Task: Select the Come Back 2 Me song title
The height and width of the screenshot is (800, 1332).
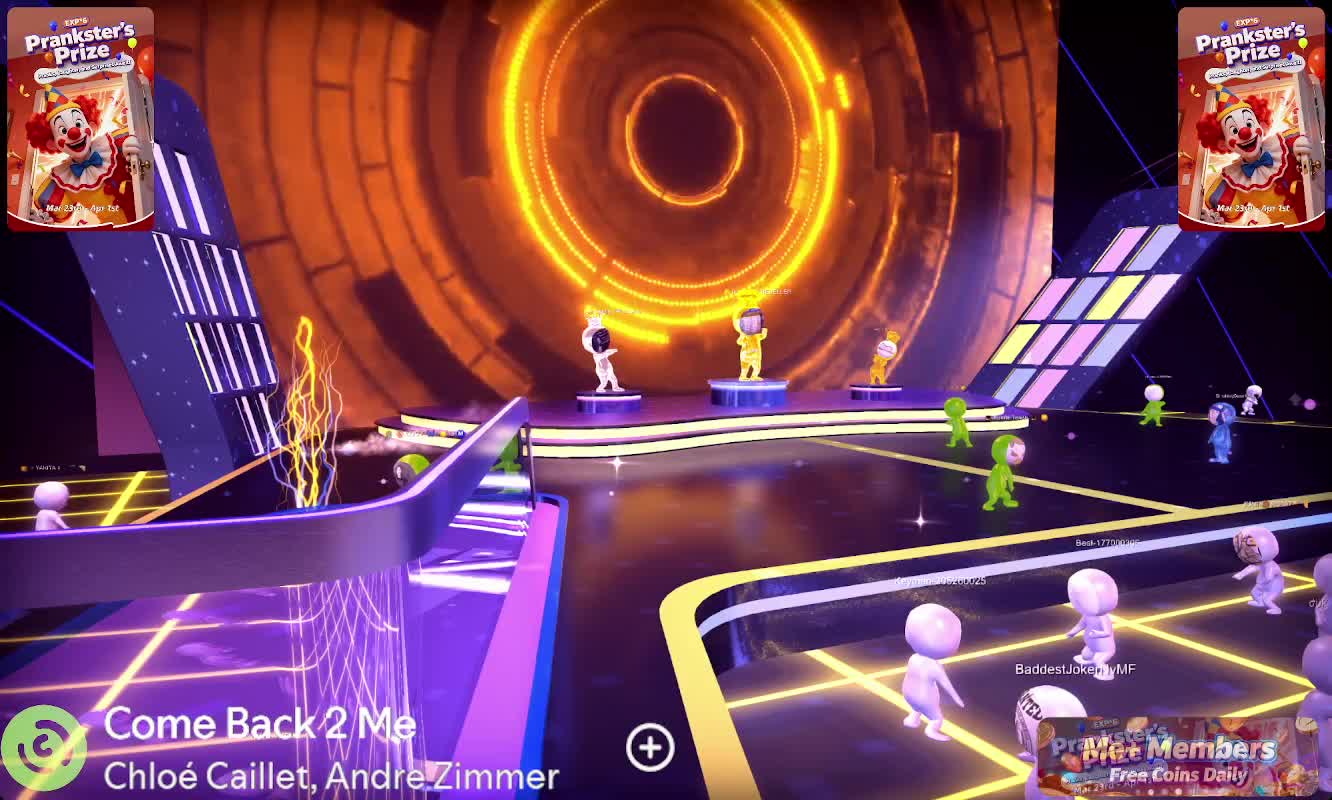Action: (x=259, y=724)
